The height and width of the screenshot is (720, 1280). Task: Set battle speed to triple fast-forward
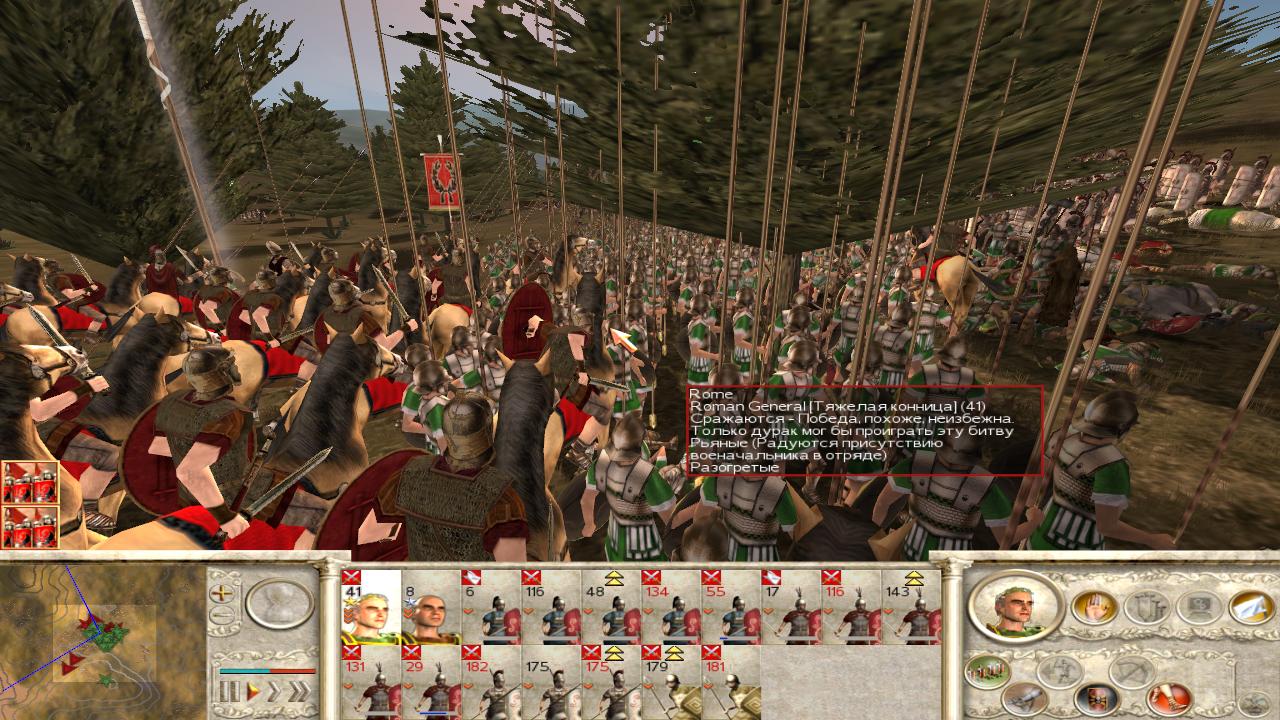point(302,691)
